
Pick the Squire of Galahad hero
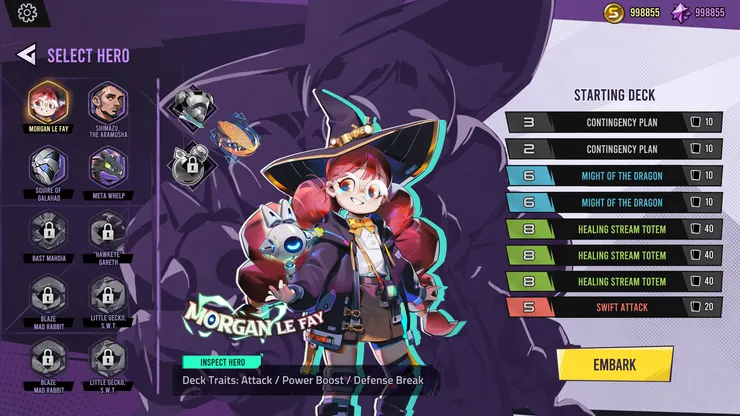(47, 166)
